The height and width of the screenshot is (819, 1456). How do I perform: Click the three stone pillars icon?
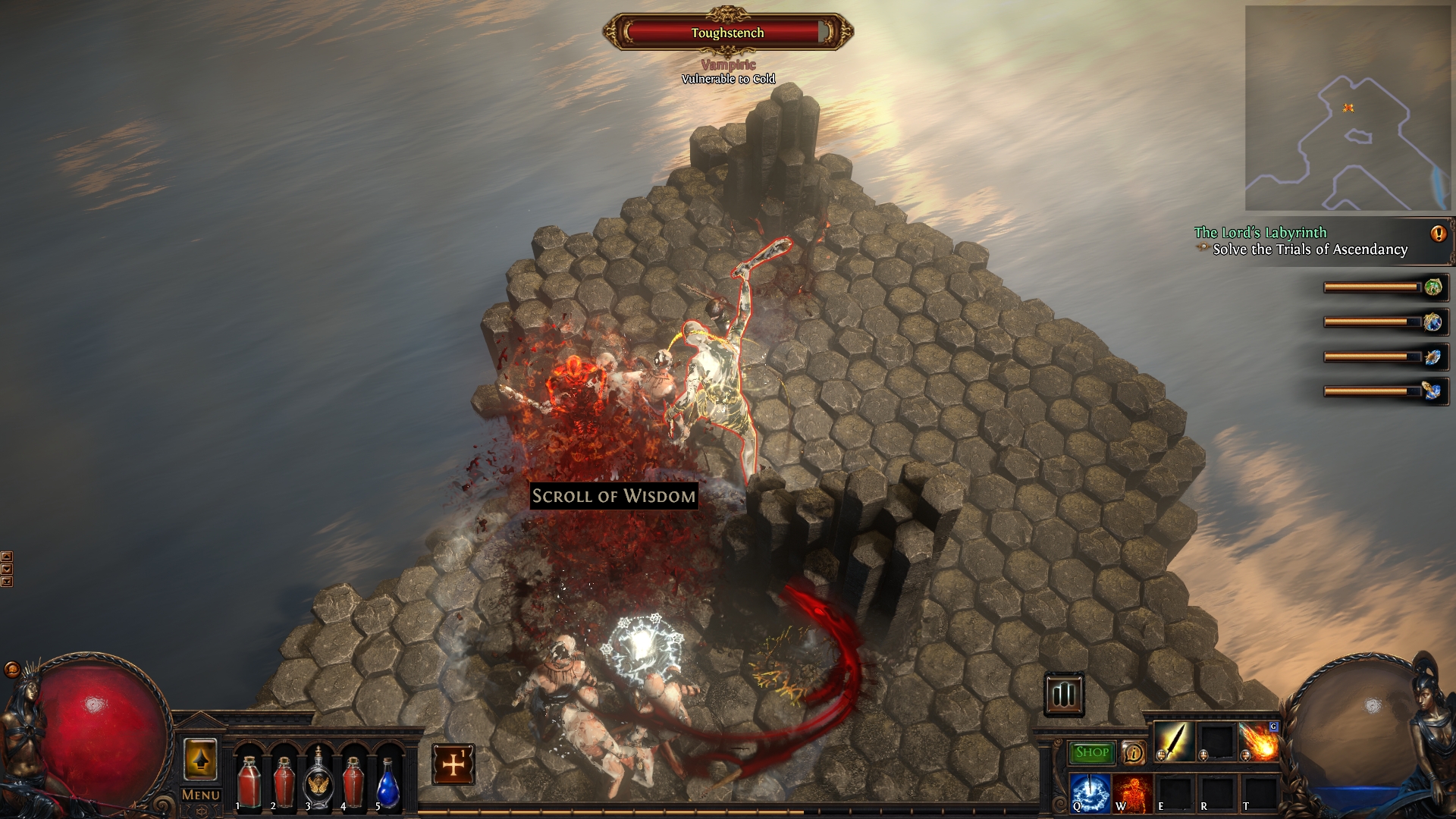(x=1064, y=694)
